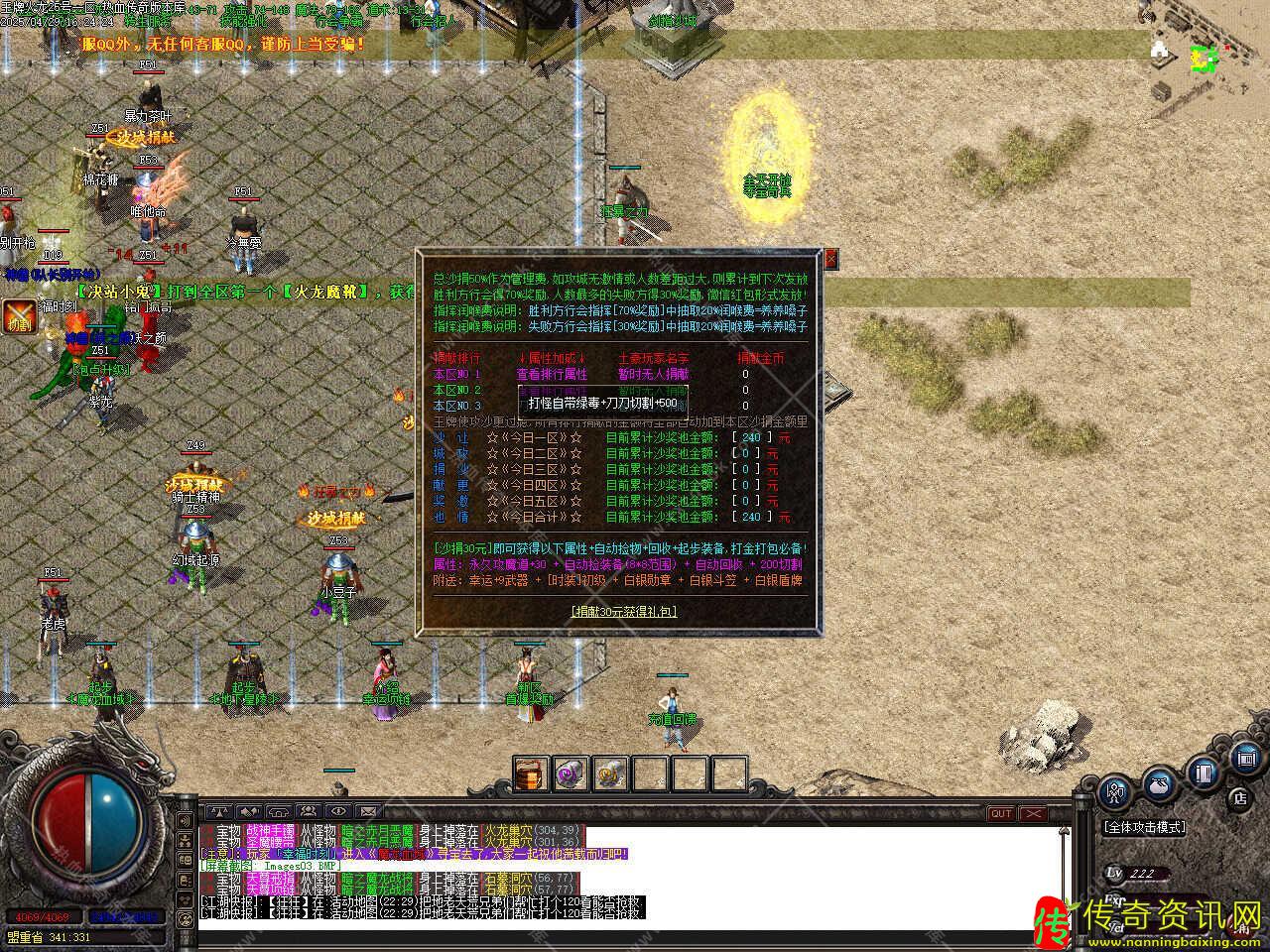Image resolution: width=1270 pixels, height=952 pixels.
Task: Use the scroll item in the hotbar
Action: [610, 773]
